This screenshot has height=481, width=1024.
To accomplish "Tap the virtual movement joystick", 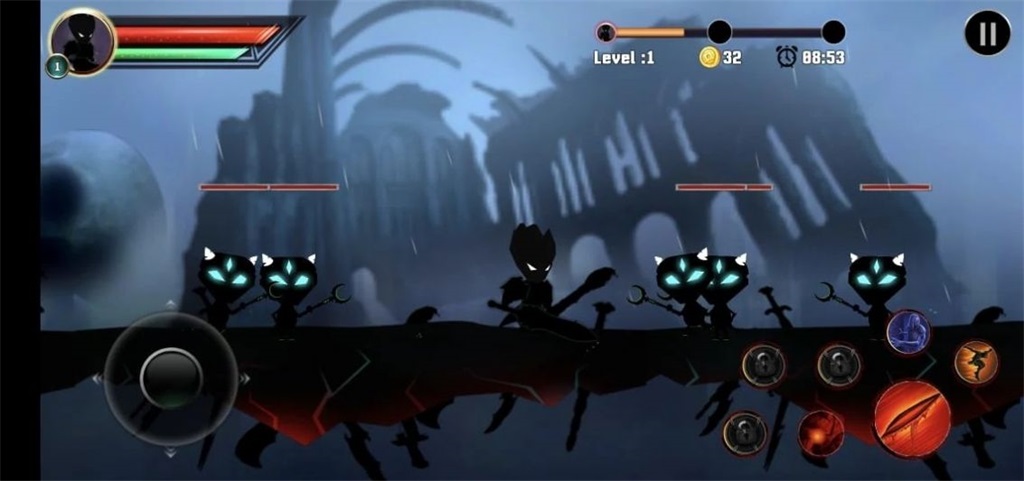I will [171, 378].
